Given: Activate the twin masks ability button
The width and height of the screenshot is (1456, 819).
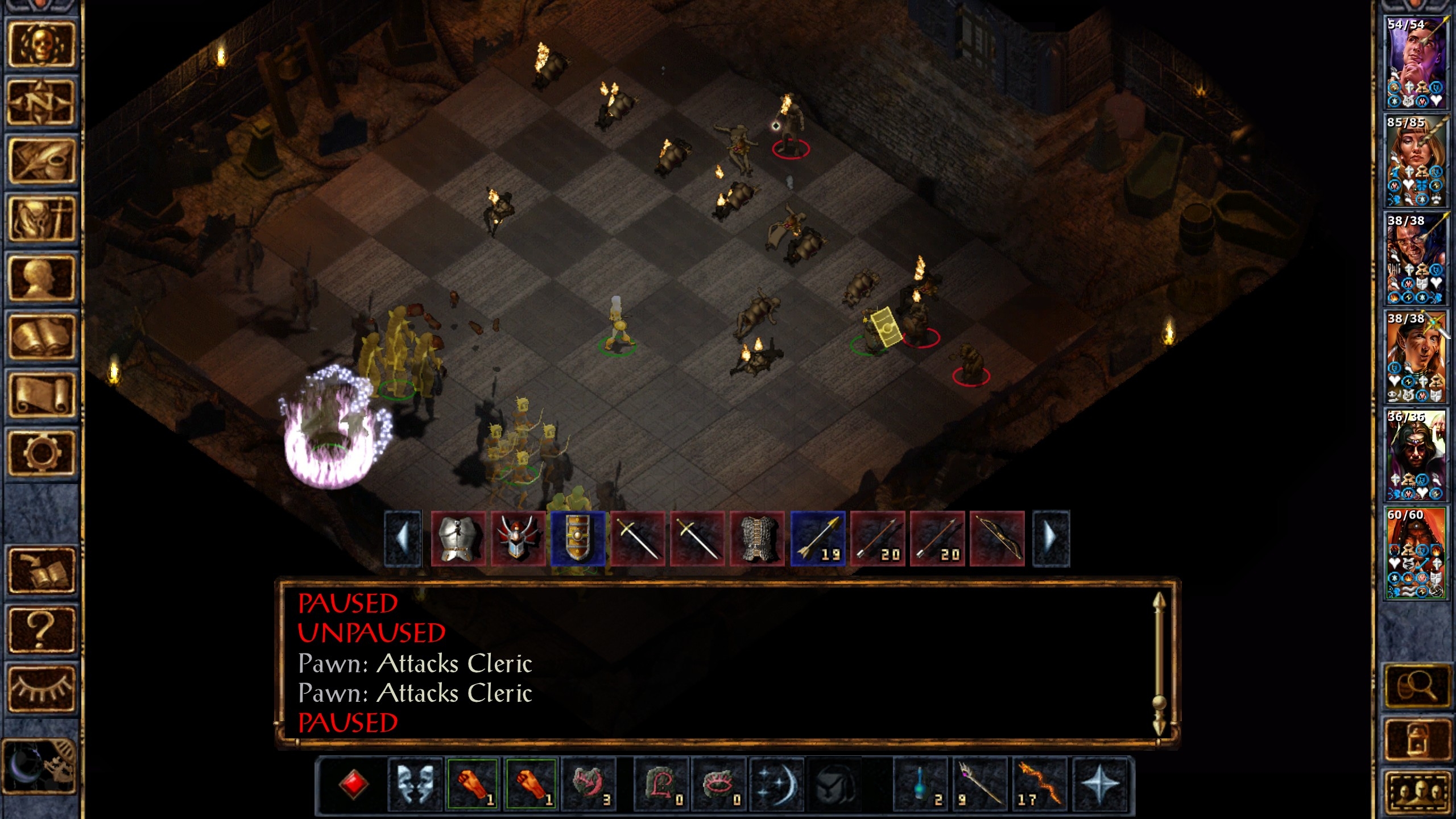Looking at the screenshot, I should pos(415,784).
